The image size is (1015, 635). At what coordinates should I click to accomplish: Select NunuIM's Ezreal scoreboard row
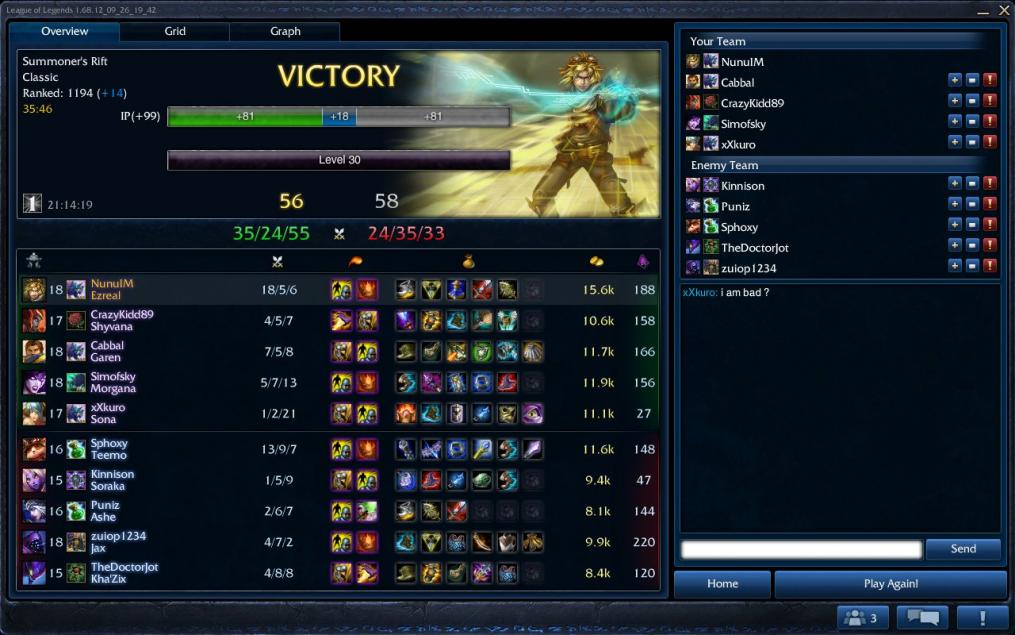point(338,289)
